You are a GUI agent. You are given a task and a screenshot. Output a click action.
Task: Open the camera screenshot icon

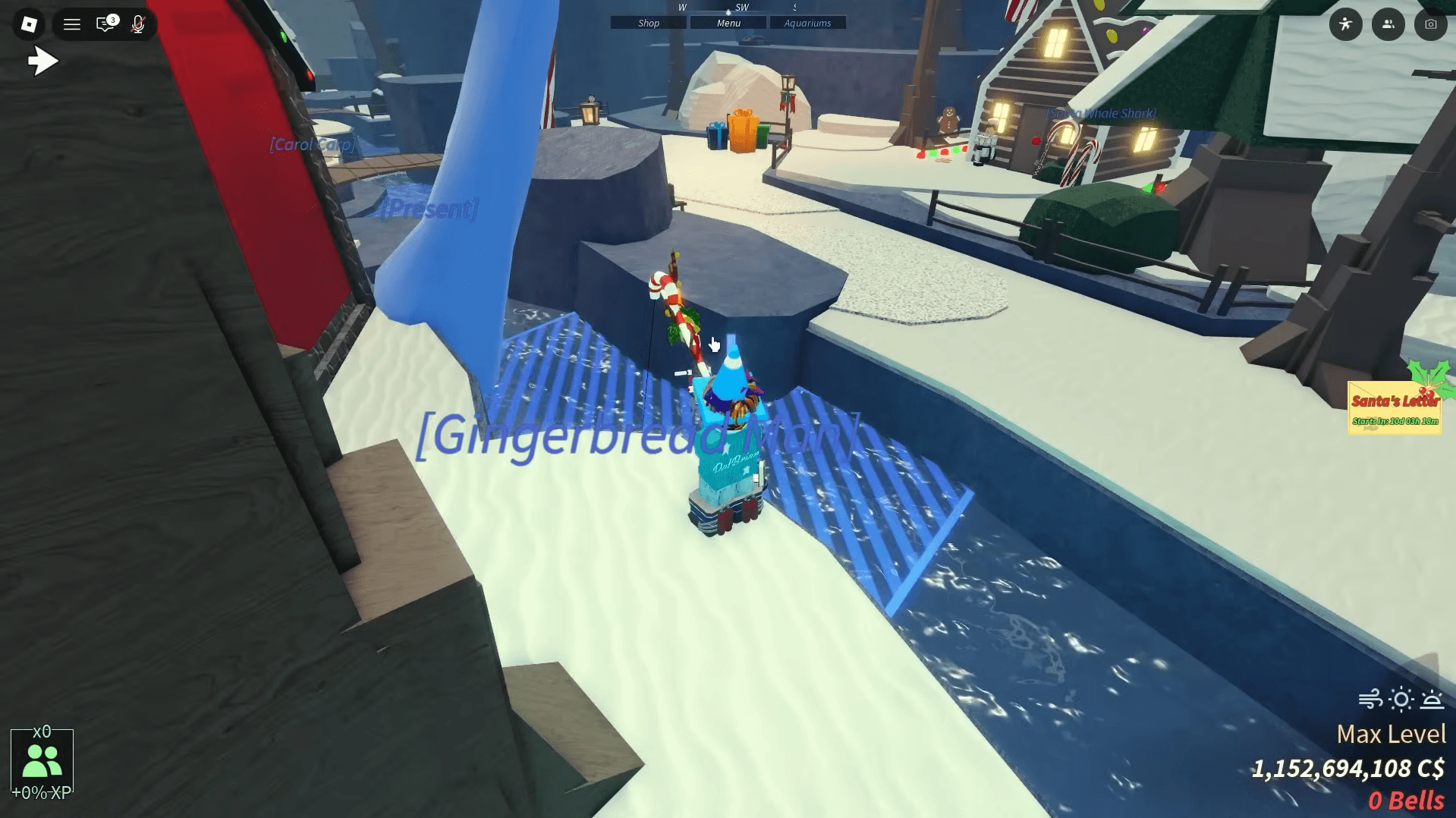(x=1430, y=24)
